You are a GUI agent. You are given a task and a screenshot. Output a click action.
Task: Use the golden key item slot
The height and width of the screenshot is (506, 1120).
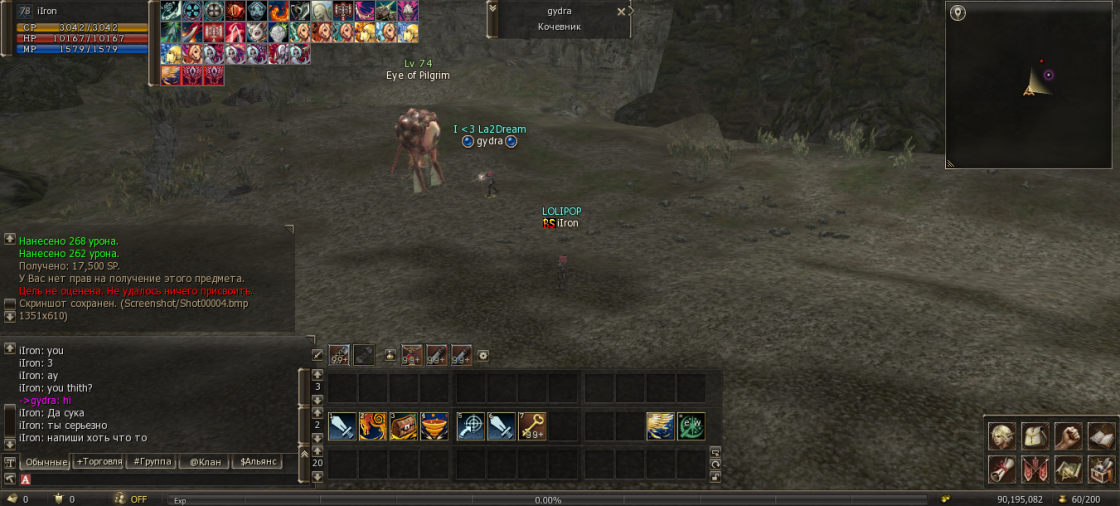click(531, 426)
